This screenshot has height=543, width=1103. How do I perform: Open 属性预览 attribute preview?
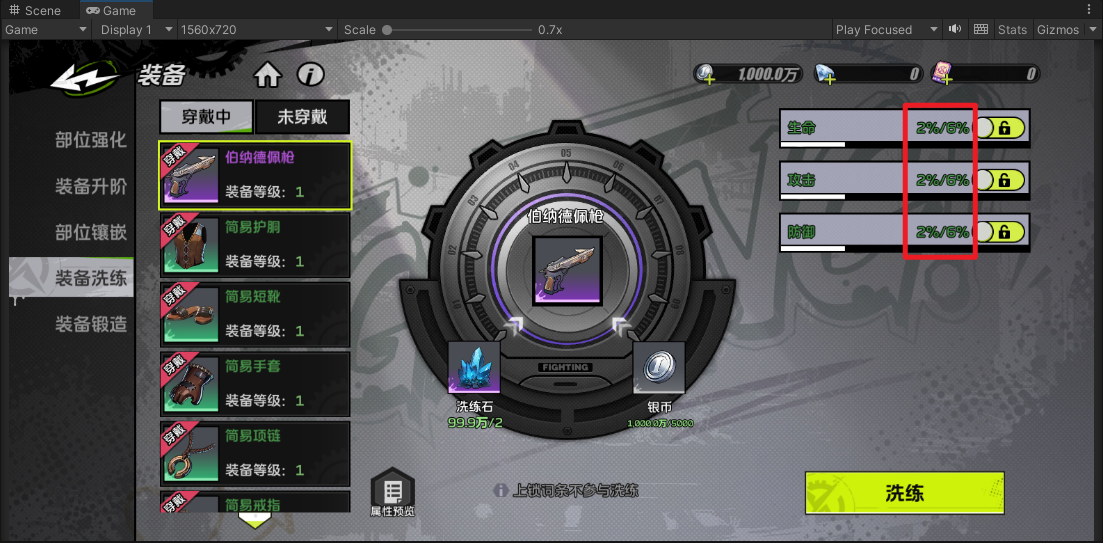point(392,494)
